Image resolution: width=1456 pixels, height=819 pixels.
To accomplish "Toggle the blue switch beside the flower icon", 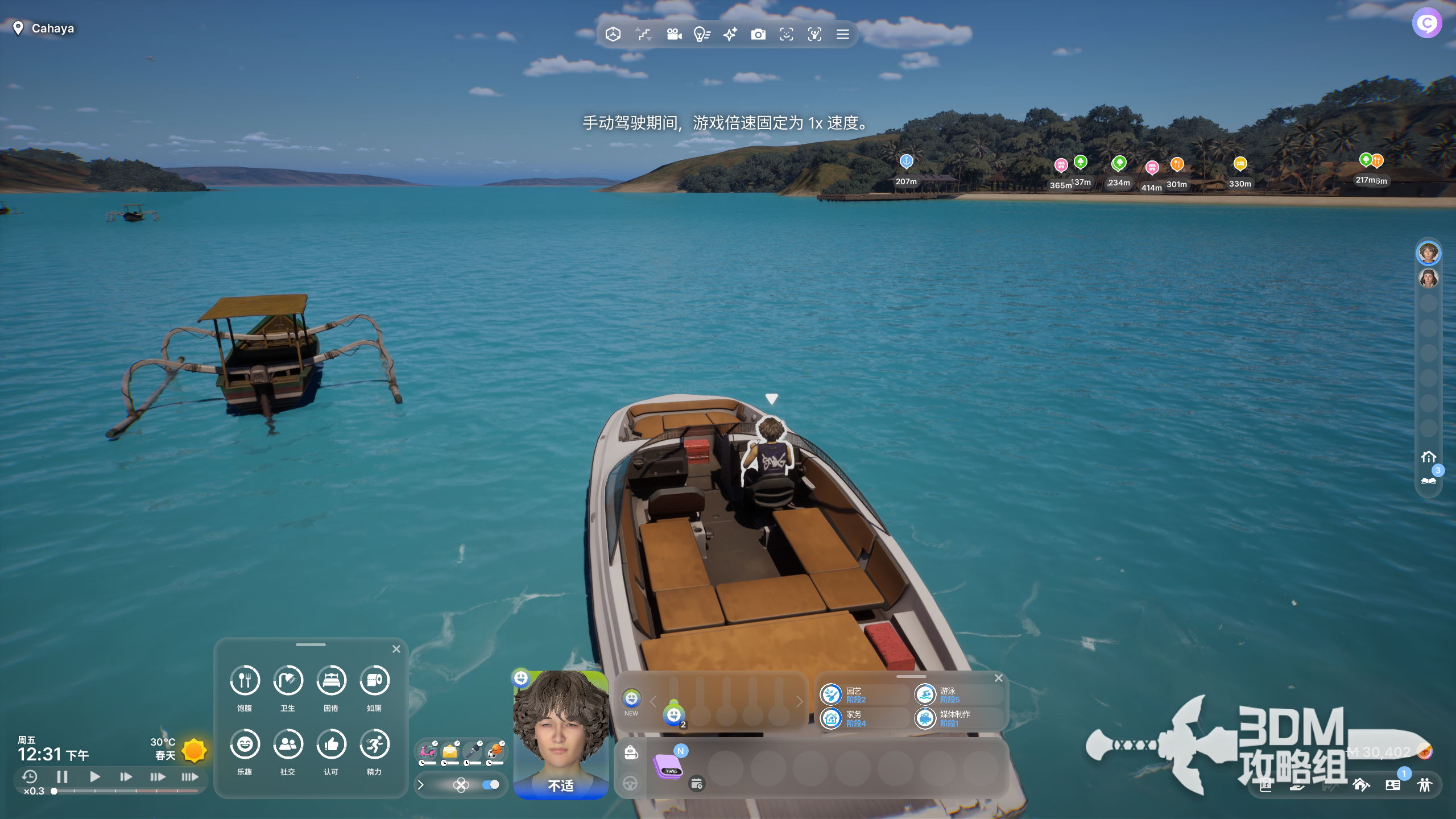I will [x=490, y=785].
